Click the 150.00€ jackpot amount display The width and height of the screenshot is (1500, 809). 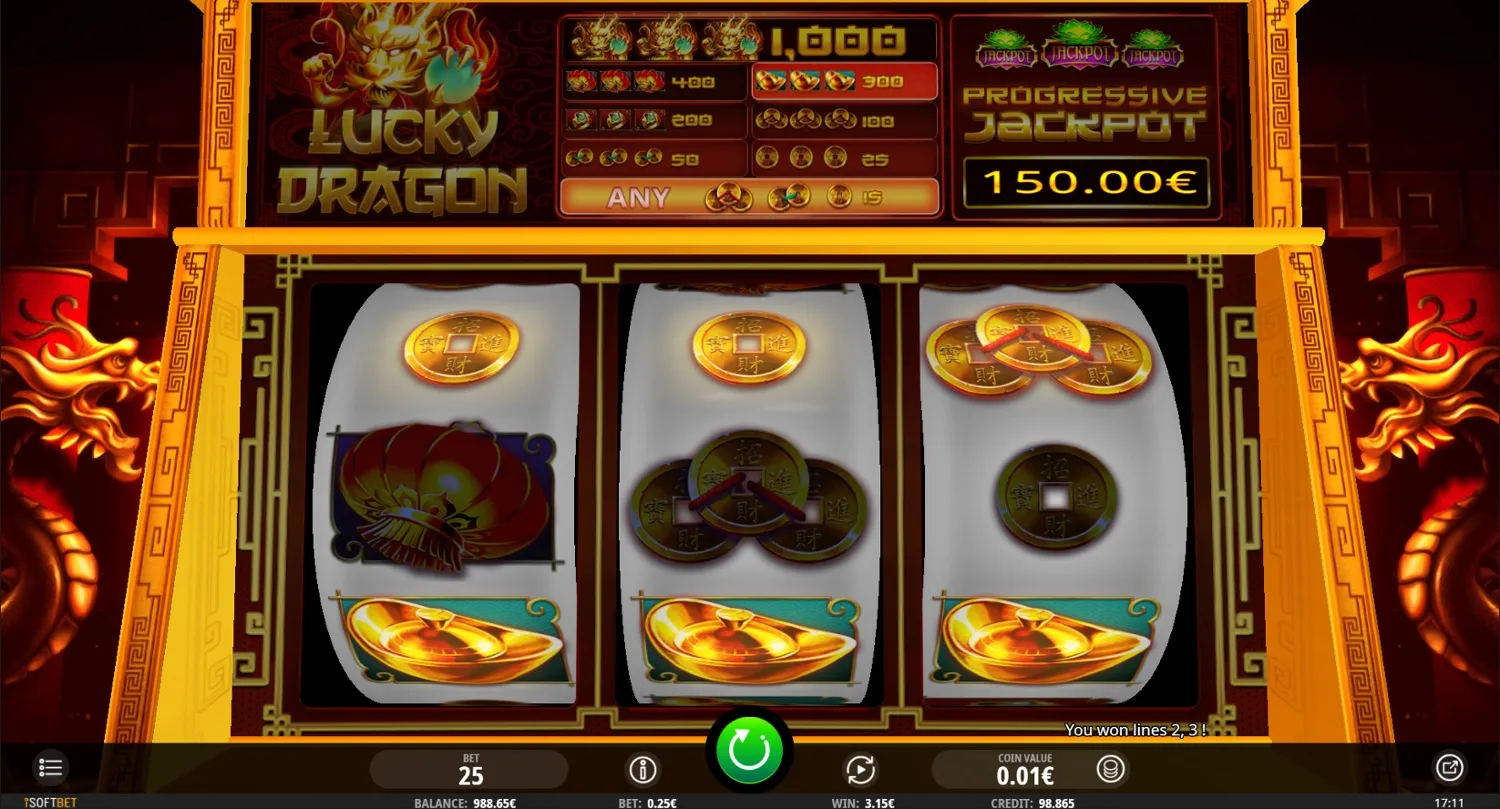1087,183
